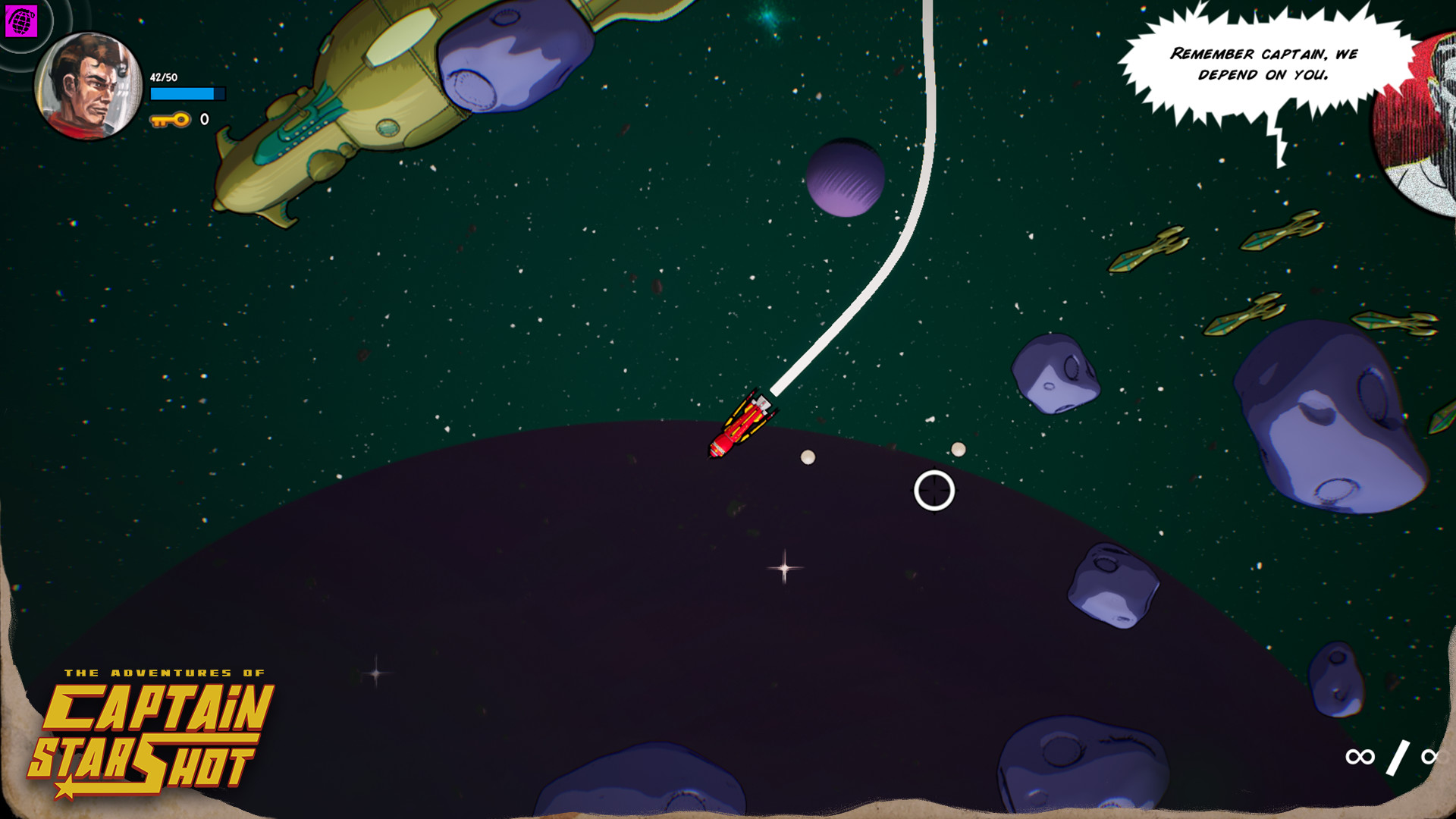This screenshot has height=819, width=1456.
Task: Click the 42/50 health label
Action: (163, 76)
